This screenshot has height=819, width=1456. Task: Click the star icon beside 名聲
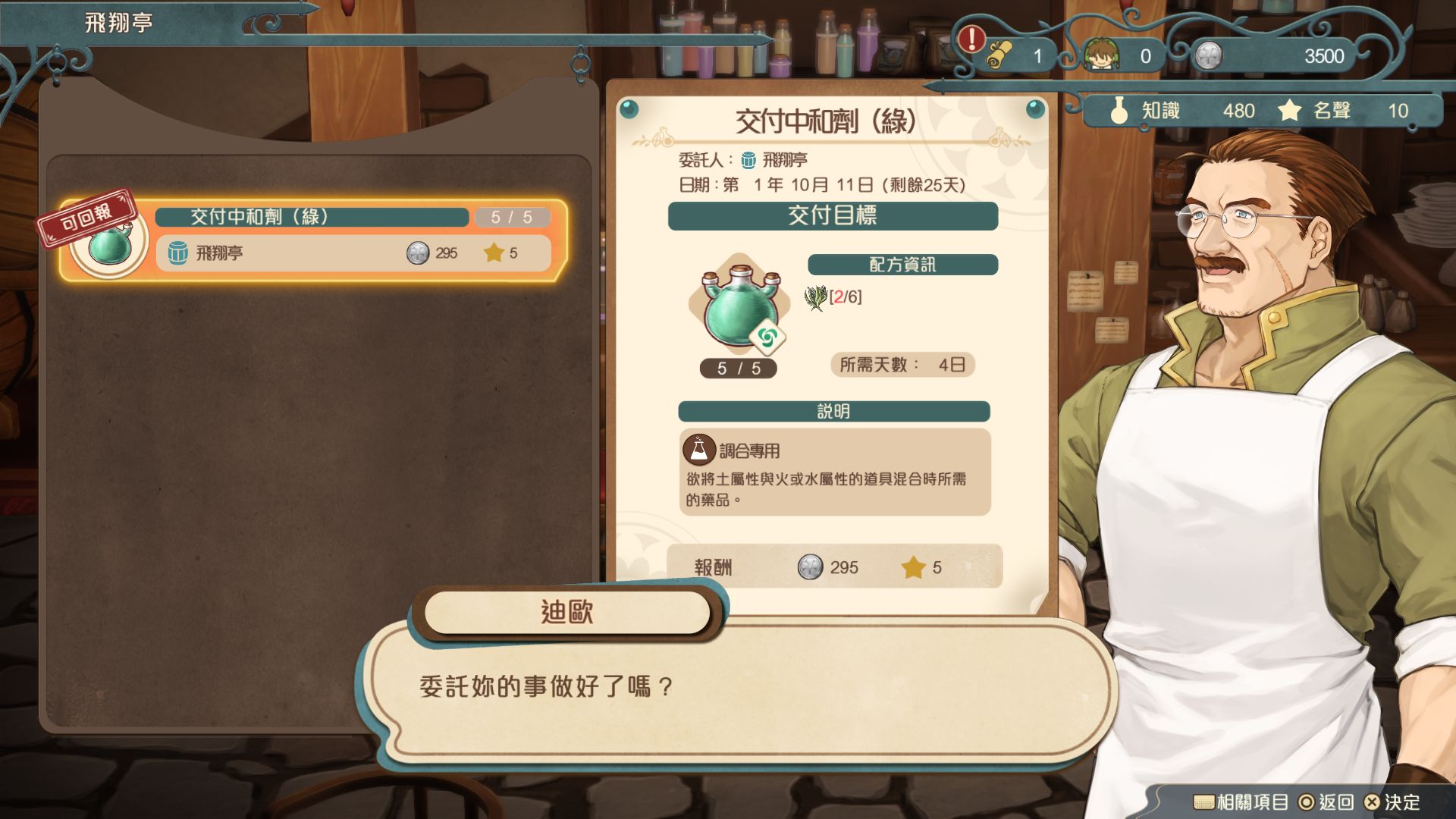pyautogui.click(x=1288, y=111)
